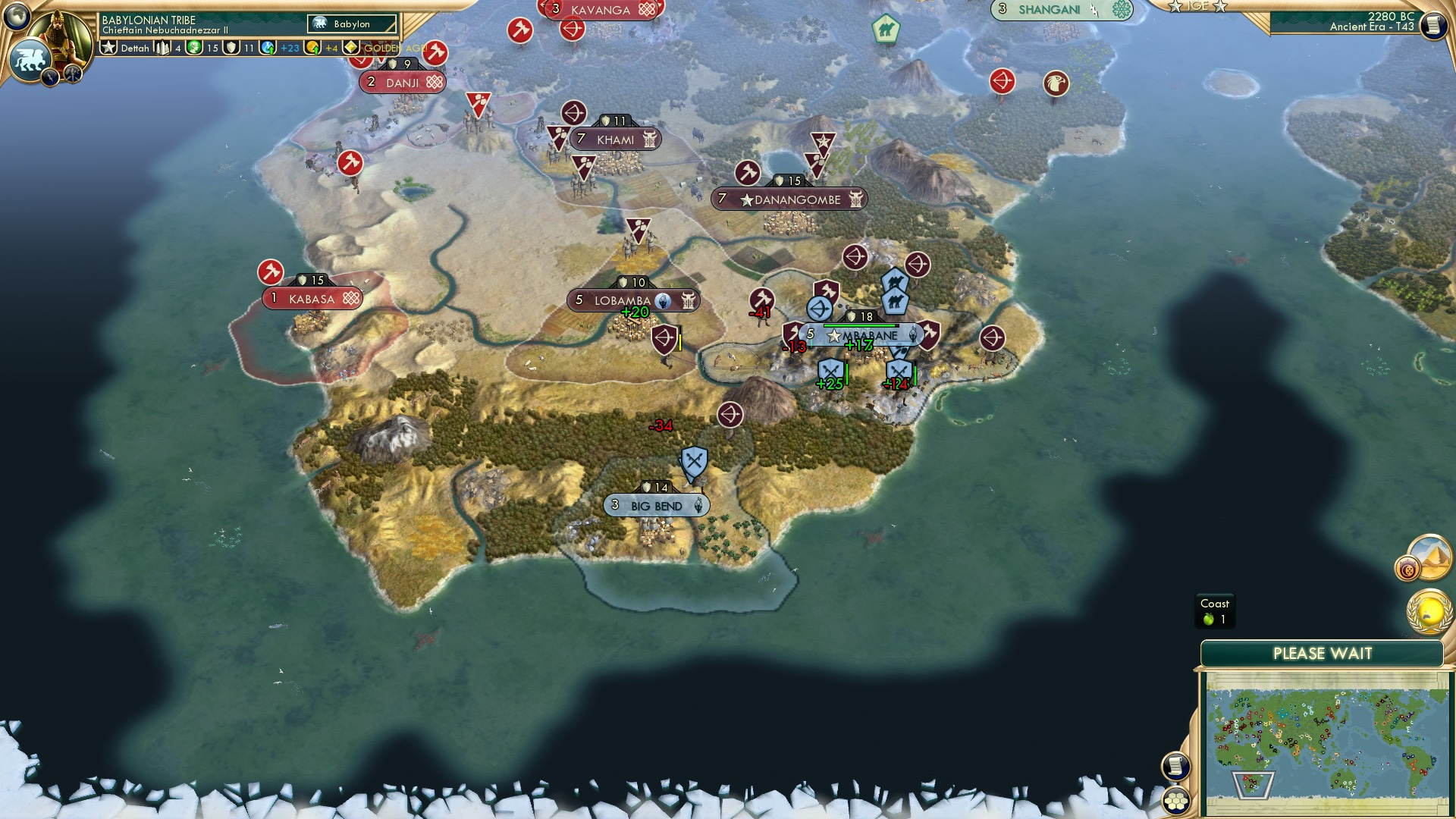The height and width of the screenshot is (819, 1456).
Task: Expand the Ingame Editor via the IGE stars
Action: pos(1198,7)
